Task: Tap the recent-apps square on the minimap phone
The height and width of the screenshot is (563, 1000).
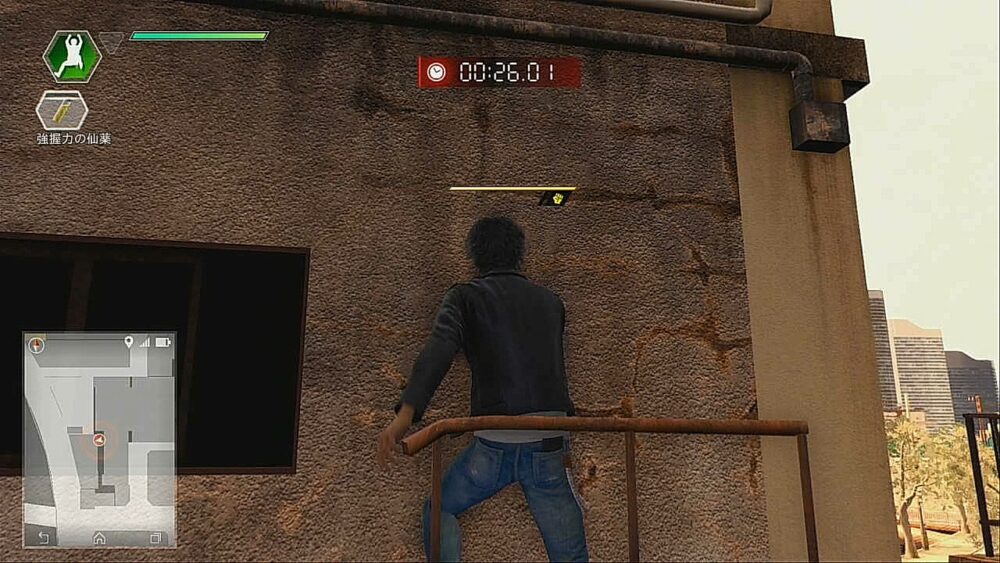Action: pyautogui.click(x=155, y=538)
